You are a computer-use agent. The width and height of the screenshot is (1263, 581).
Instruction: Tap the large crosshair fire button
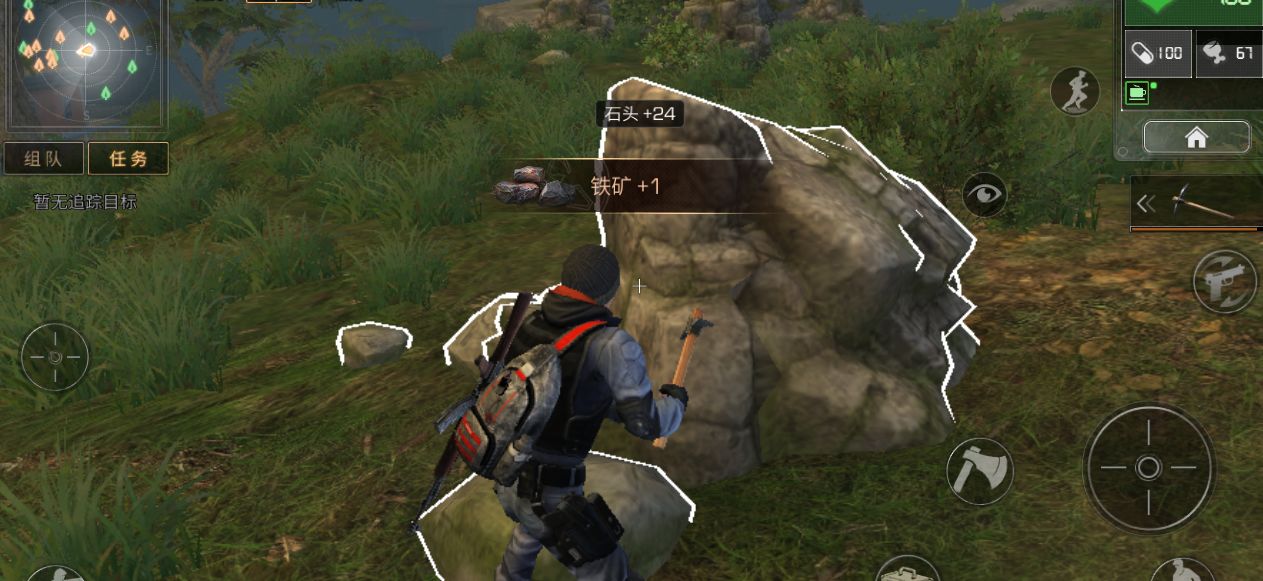point(1148,467)
